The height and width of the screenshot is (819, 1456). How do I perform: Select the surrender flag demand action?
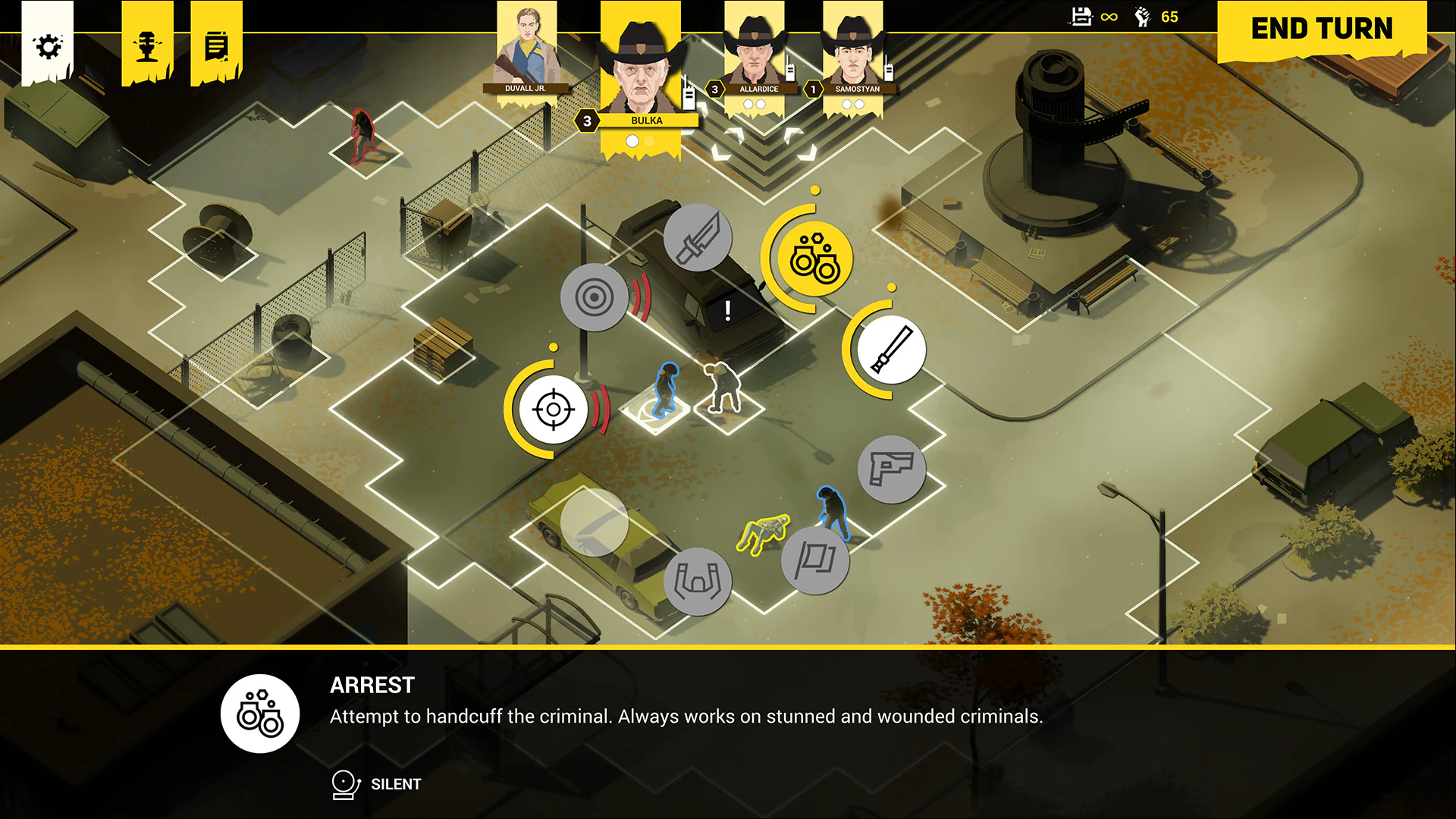pyautogui.click(x=815, y=561)
